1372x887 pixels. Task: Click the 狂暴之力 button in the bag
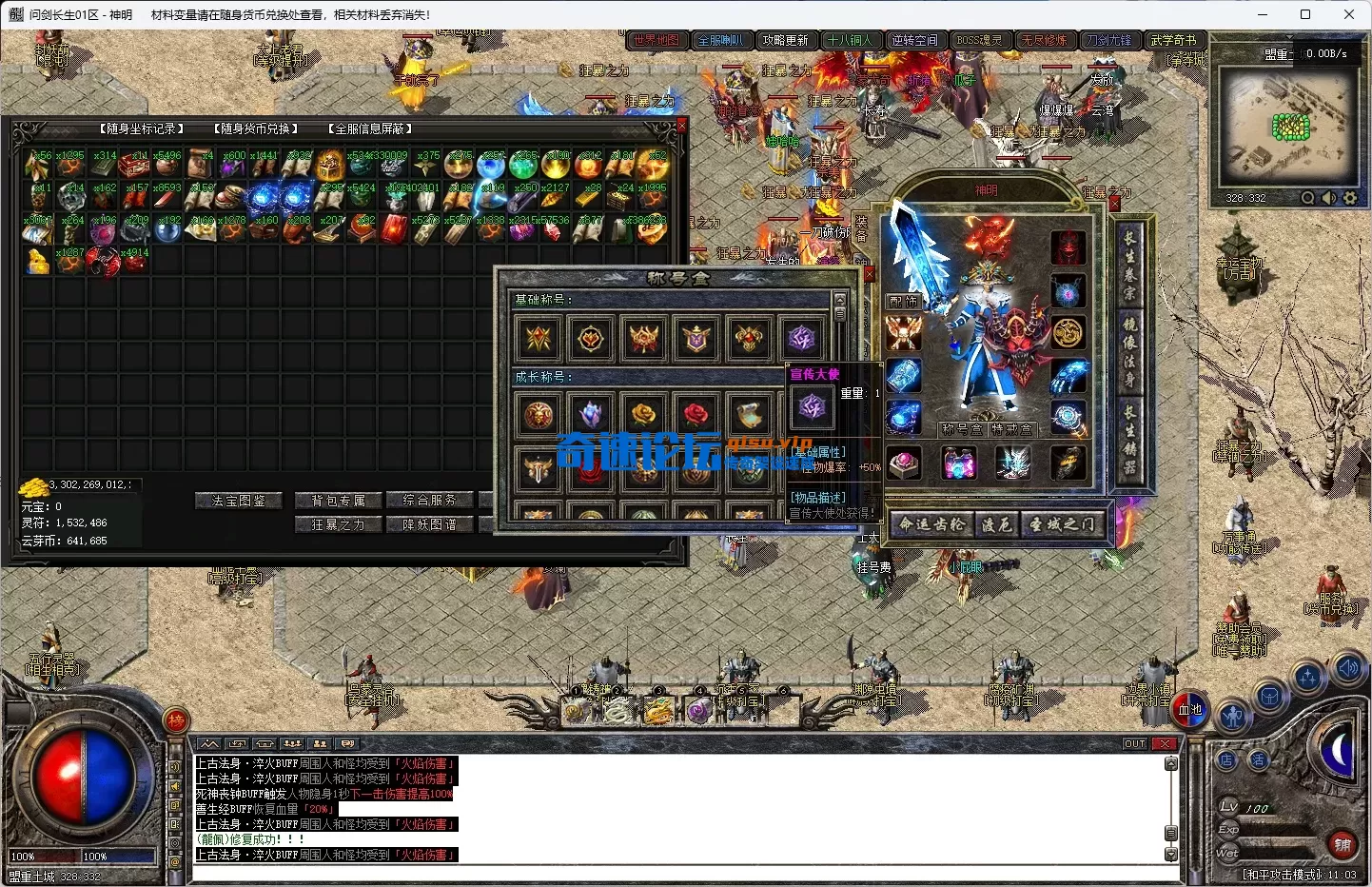coord(337,524)
